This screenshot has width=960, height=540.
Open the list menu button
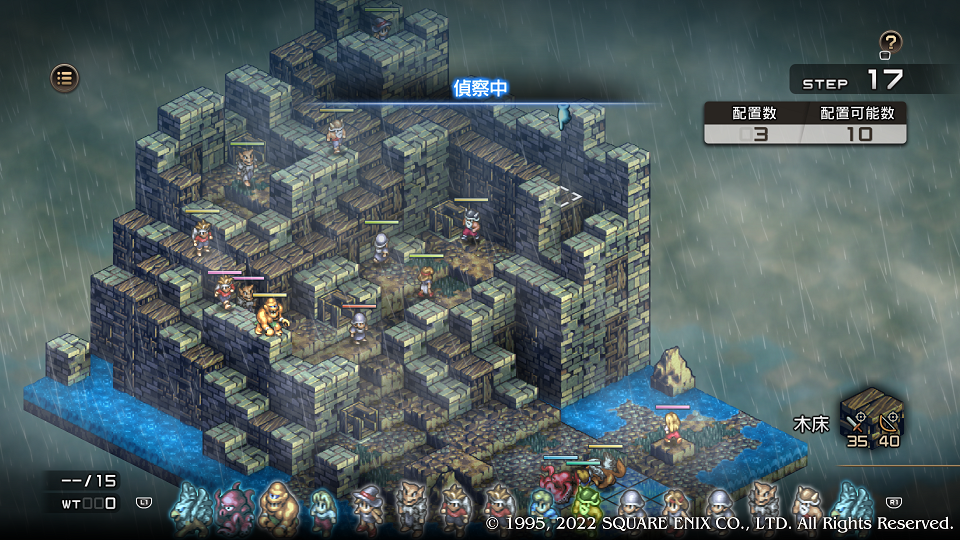[65, 77]
